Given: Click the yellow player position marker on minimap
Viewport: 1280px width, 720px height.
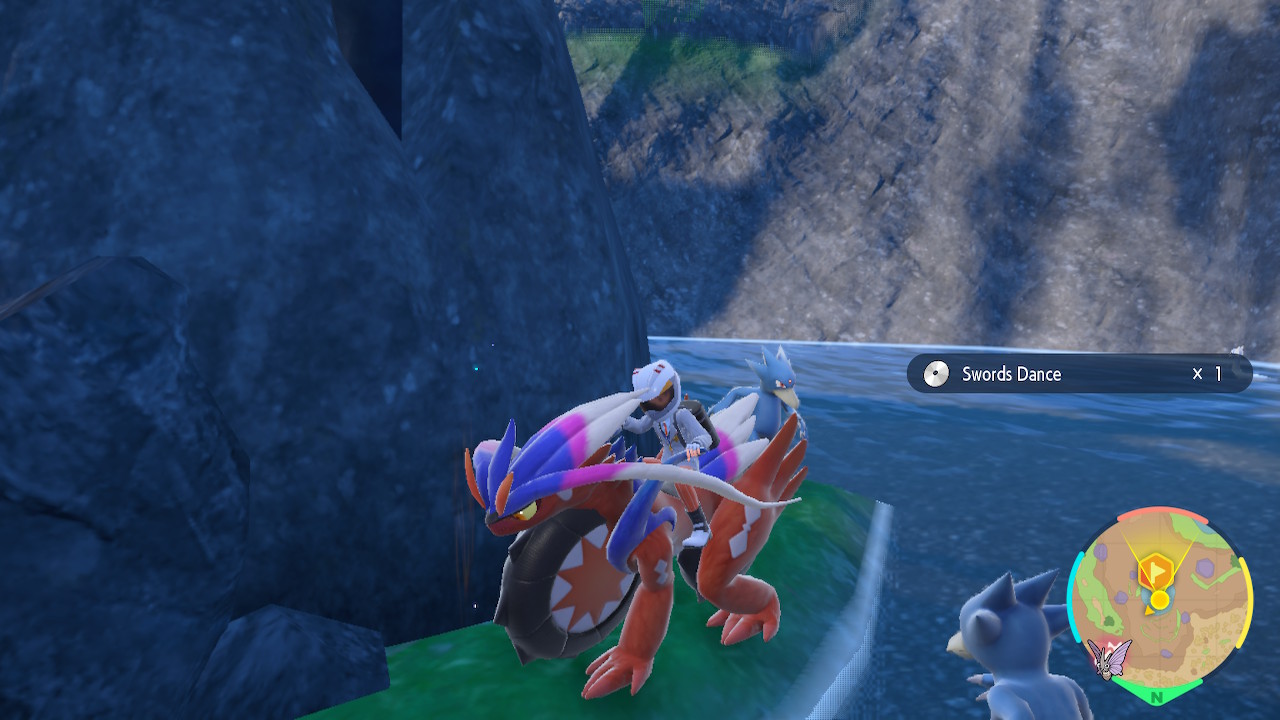Looking at the screenshot, I should (x=1161, y=599).
